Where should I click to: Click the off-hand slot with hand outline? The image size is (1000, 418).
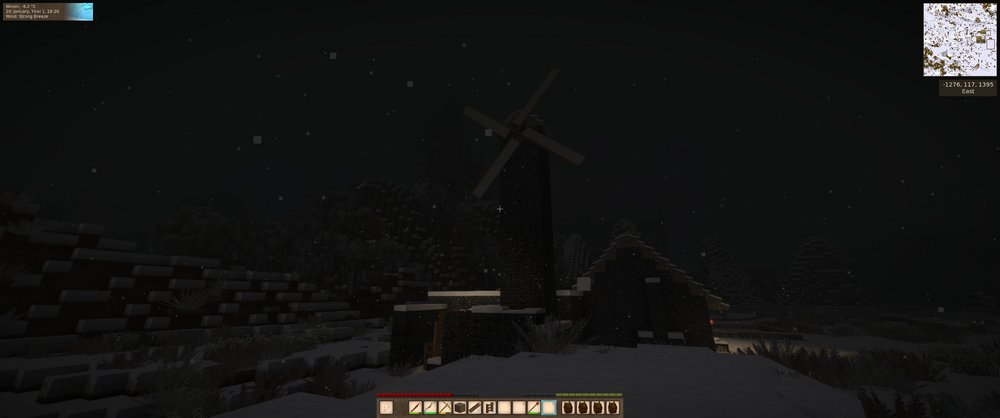[386, 407]
